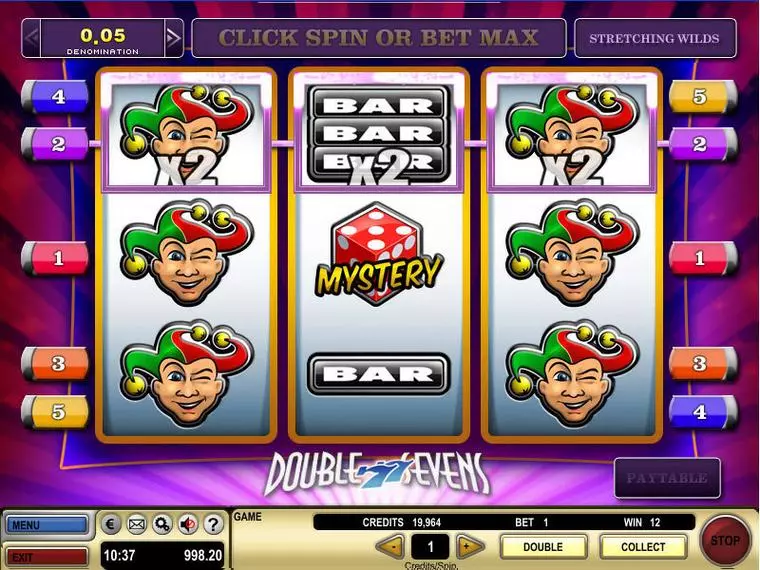Lower denomination with the left arrow
760x570 pixels.
[x=31, y=39]
